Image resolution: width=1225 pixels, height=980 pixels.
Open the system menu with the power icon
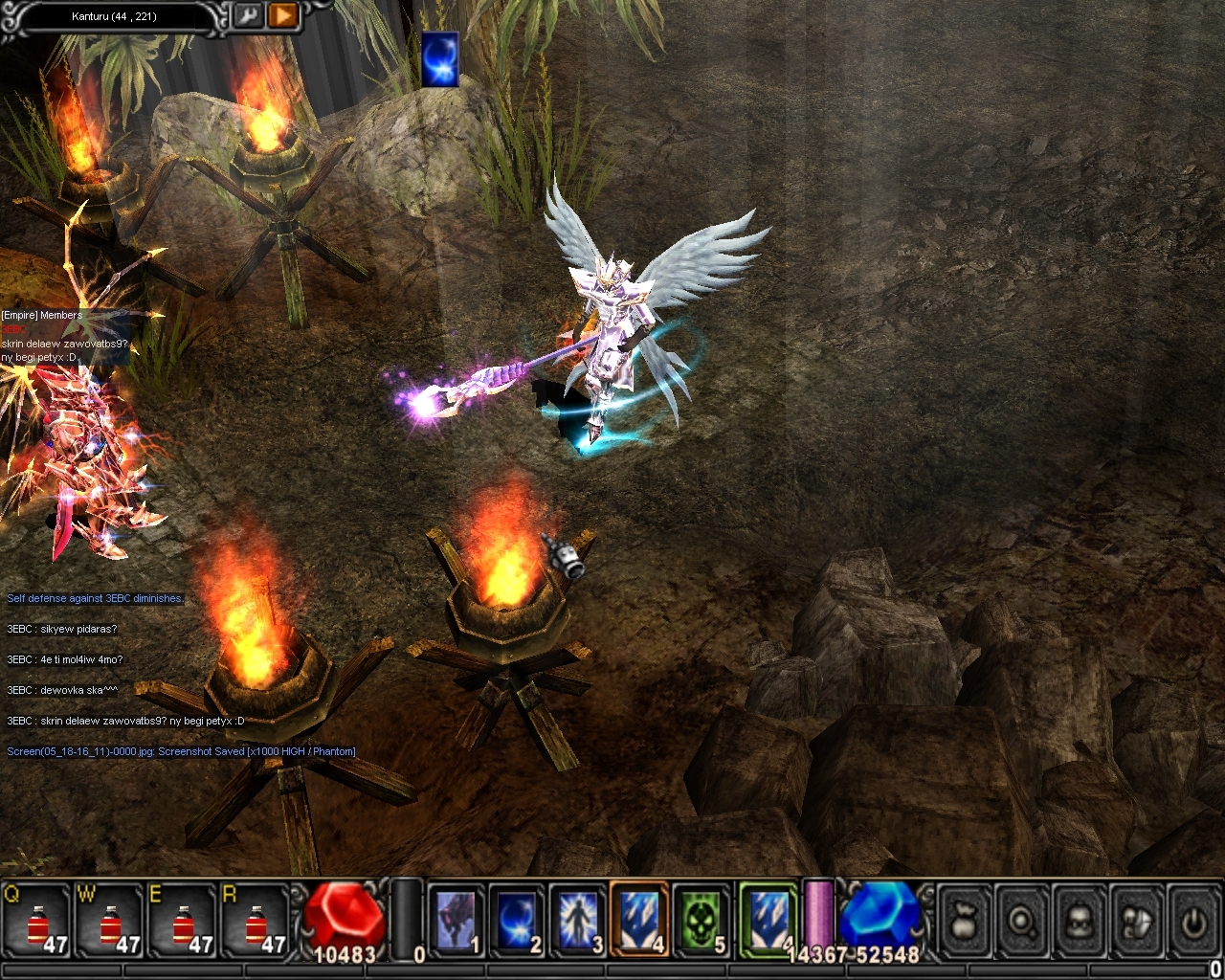click(1192, 922)
